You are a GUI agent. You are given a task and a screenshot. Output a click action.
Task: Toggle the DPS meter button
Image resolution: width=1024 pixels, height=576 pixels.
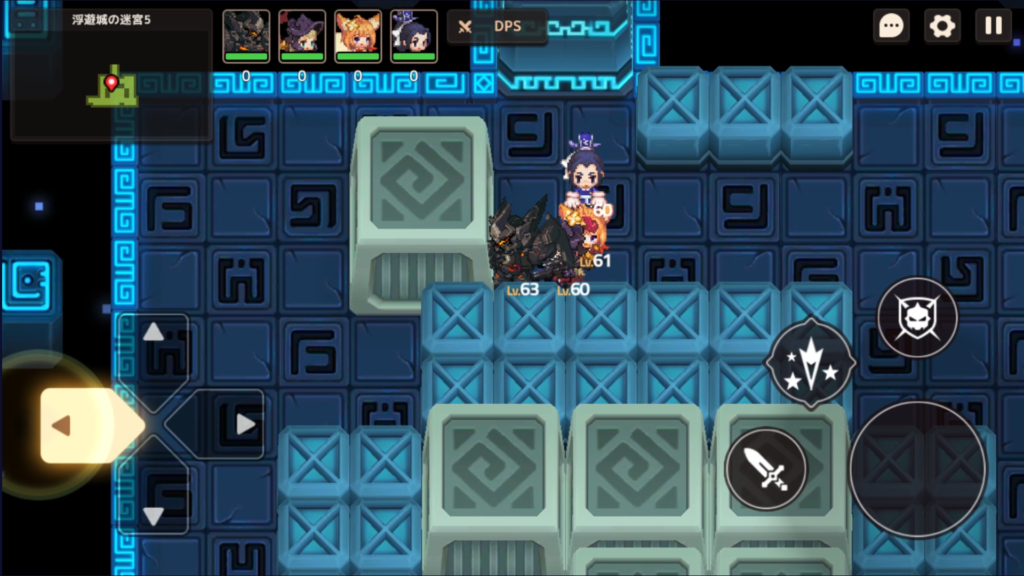[x=497, y=27]
